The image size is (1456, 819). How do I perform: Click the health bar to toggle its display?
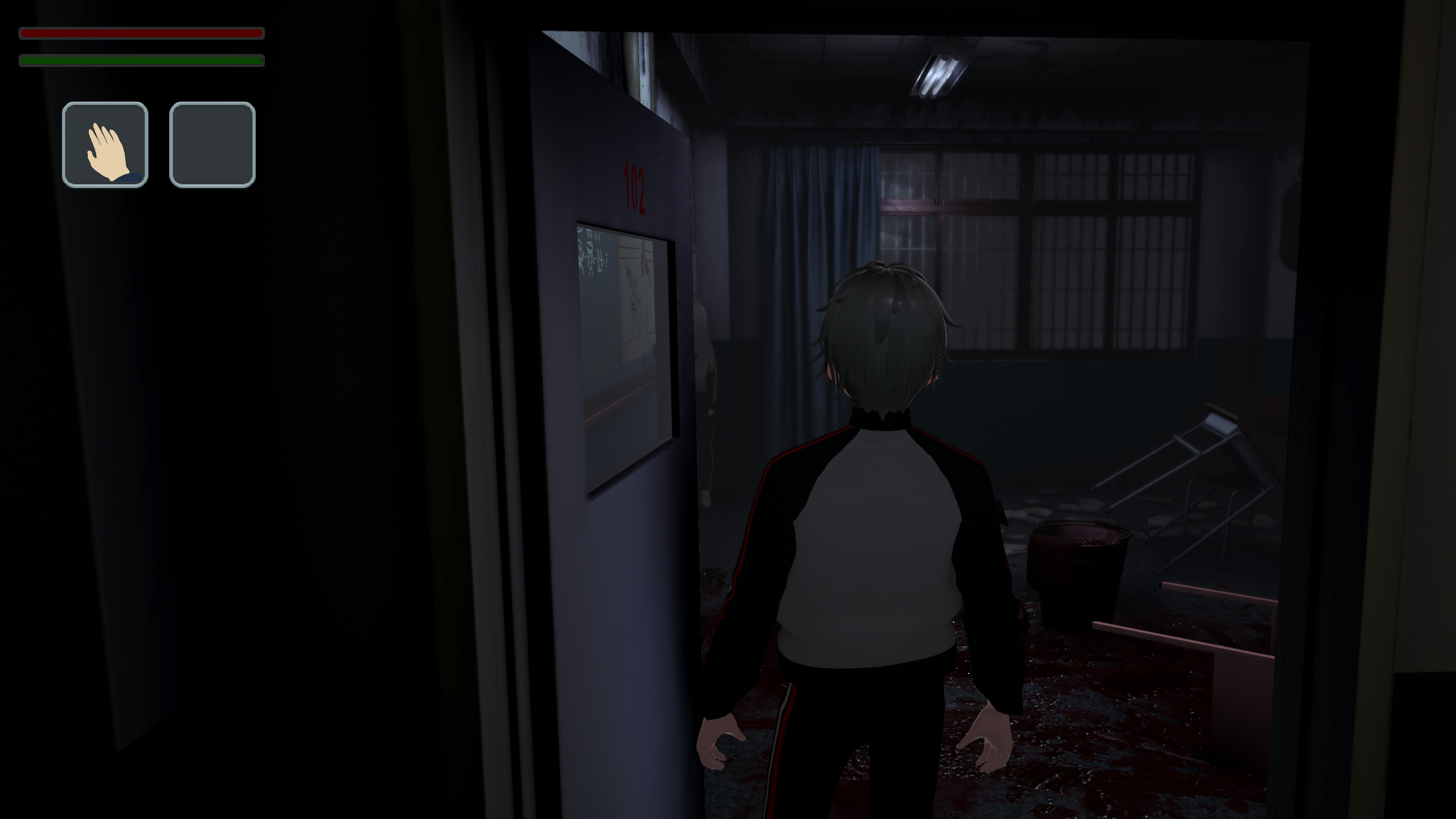141,34
